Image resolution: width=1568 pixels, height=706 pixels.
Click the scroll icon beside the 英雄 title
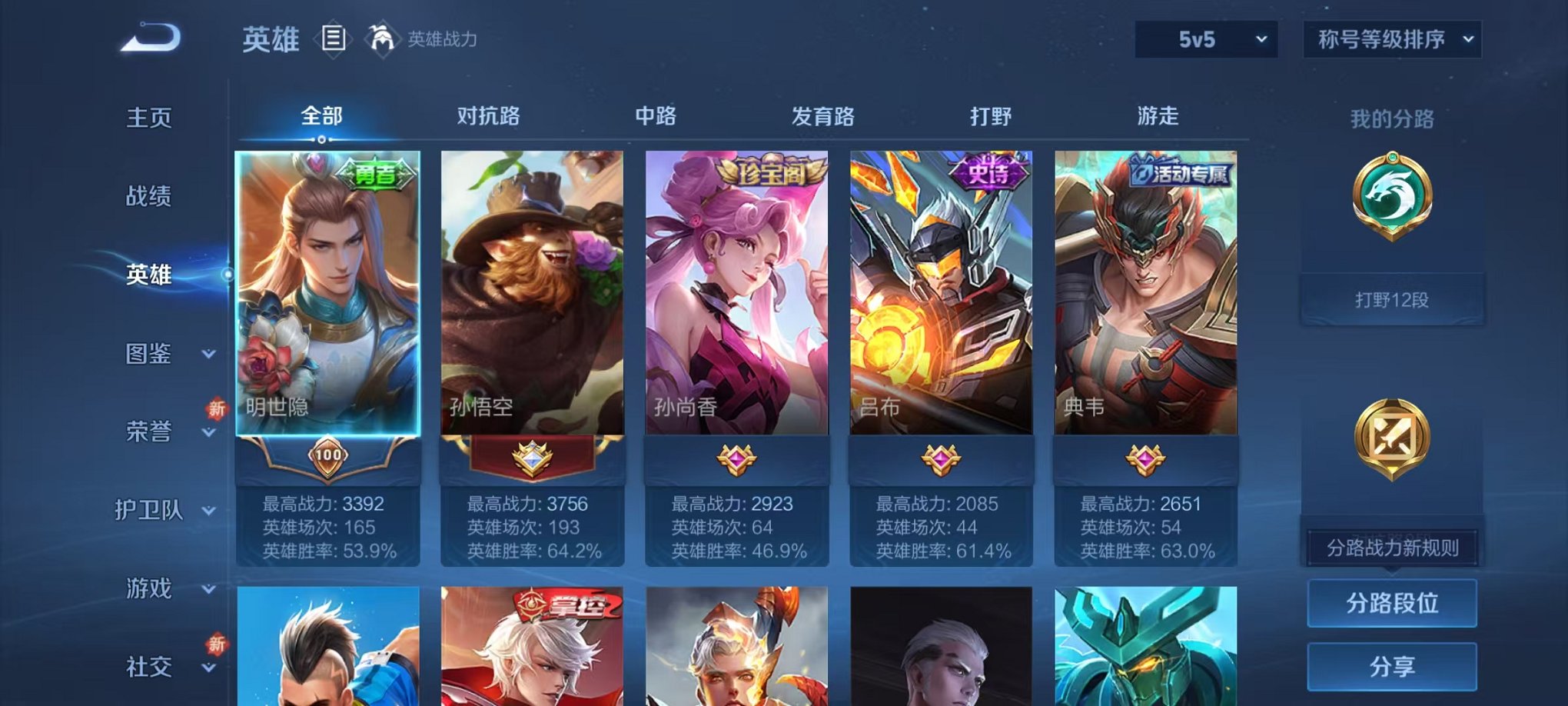pyautogui.click(x=334, y=38)
